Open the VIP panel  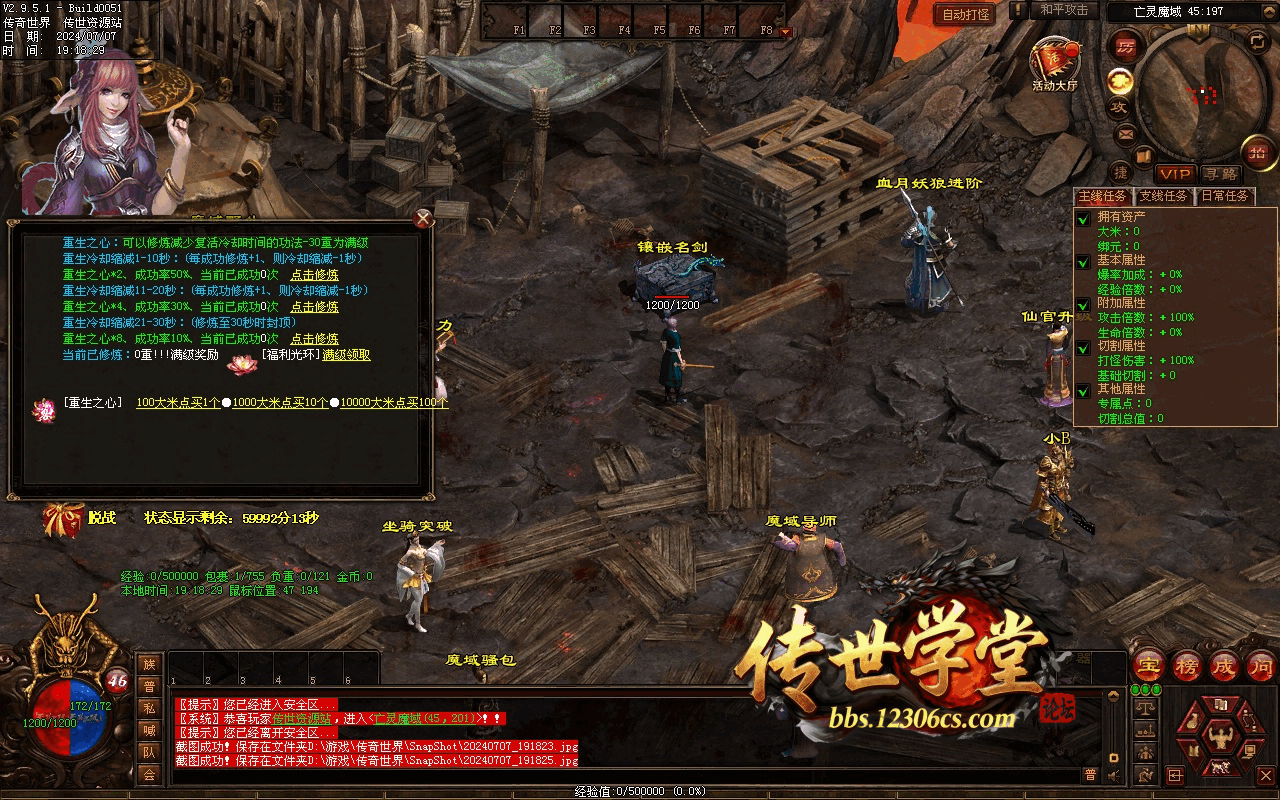pos(1175,174)
